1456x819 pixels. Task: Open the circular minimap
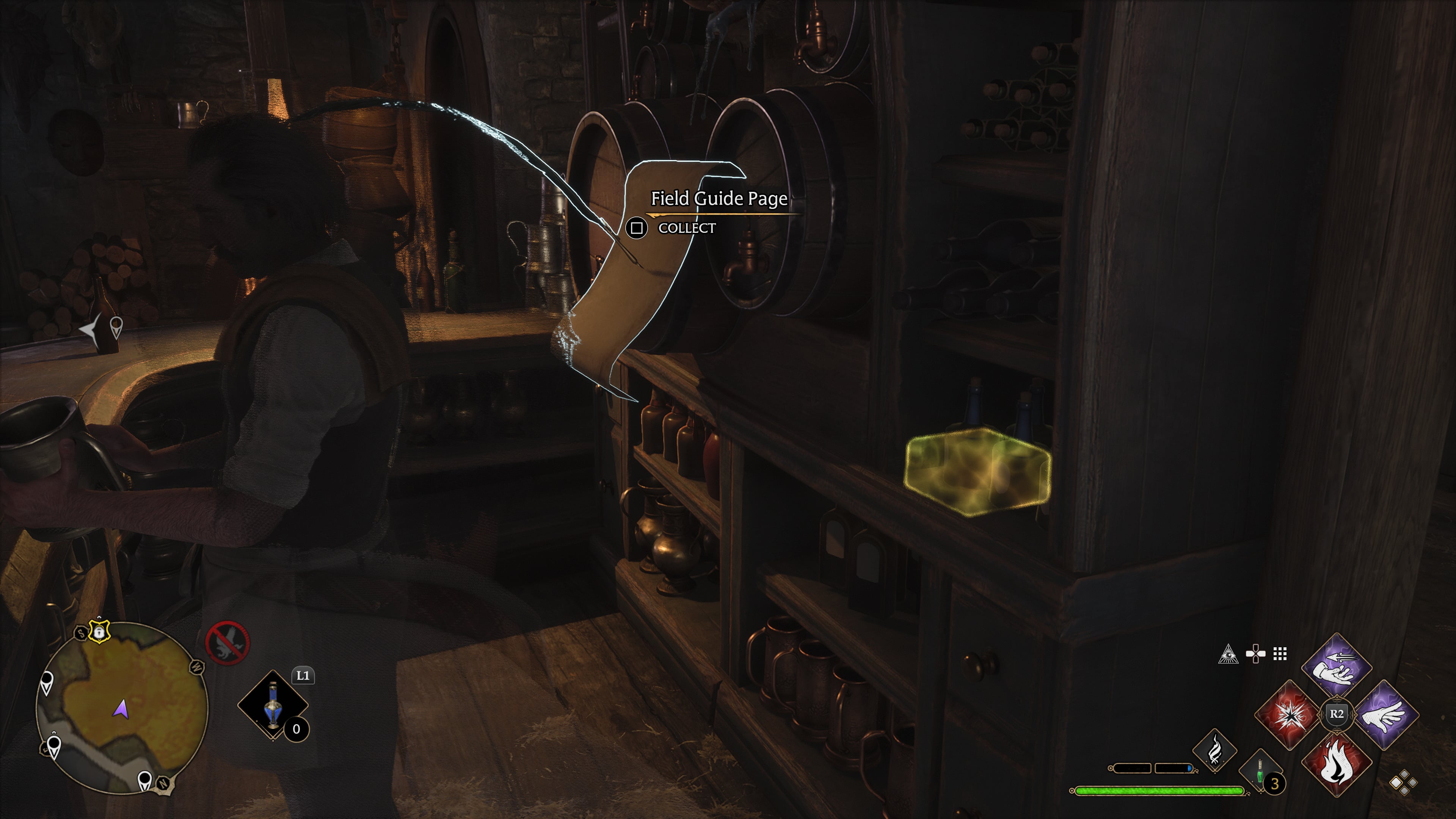coord(122,707)
